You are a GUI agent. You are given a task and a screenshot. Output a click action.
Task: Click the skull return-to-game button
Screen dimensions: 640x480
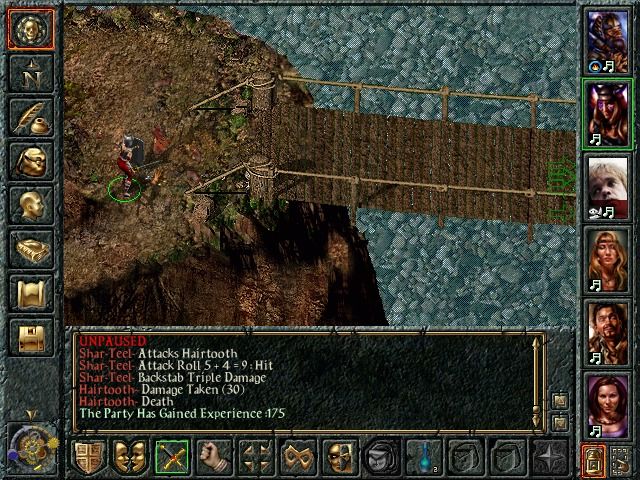coord(31,28)
